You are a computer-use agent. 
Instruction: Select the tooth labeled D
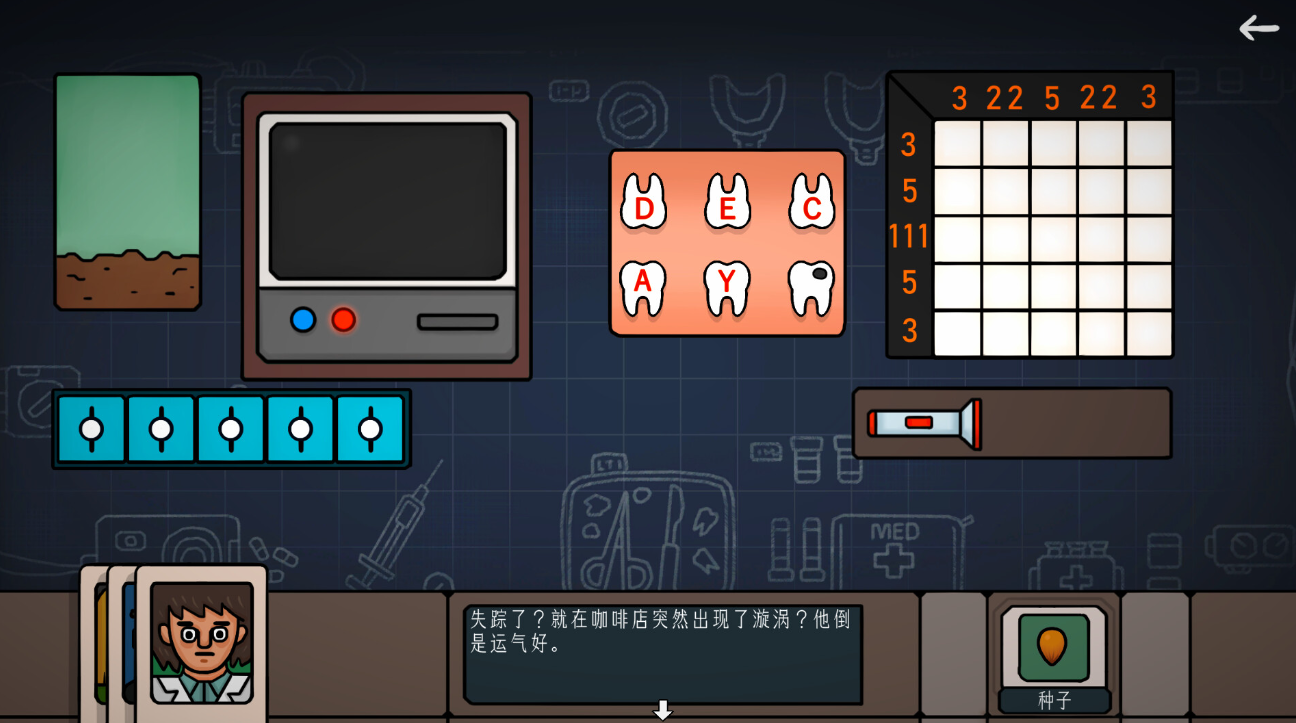tap(643, 205)
